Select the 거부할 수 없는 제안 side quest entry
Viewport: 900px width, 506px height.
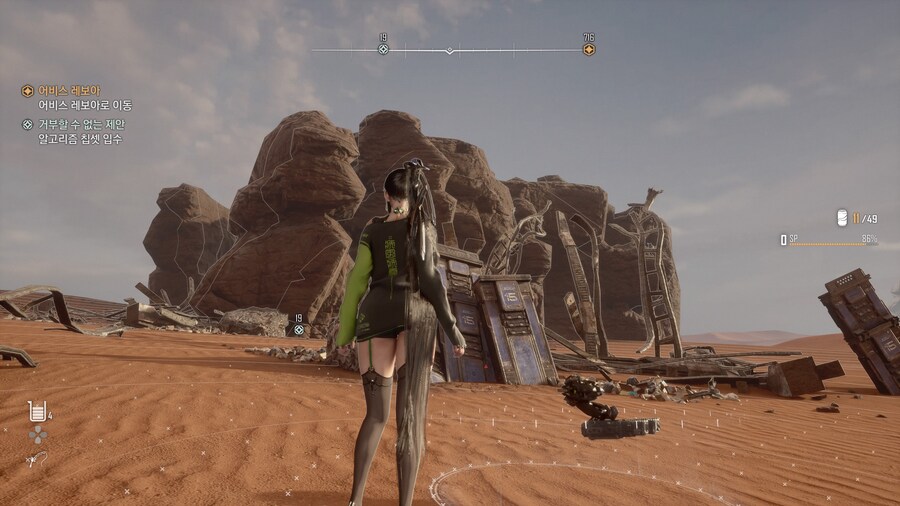click(81, 125)
